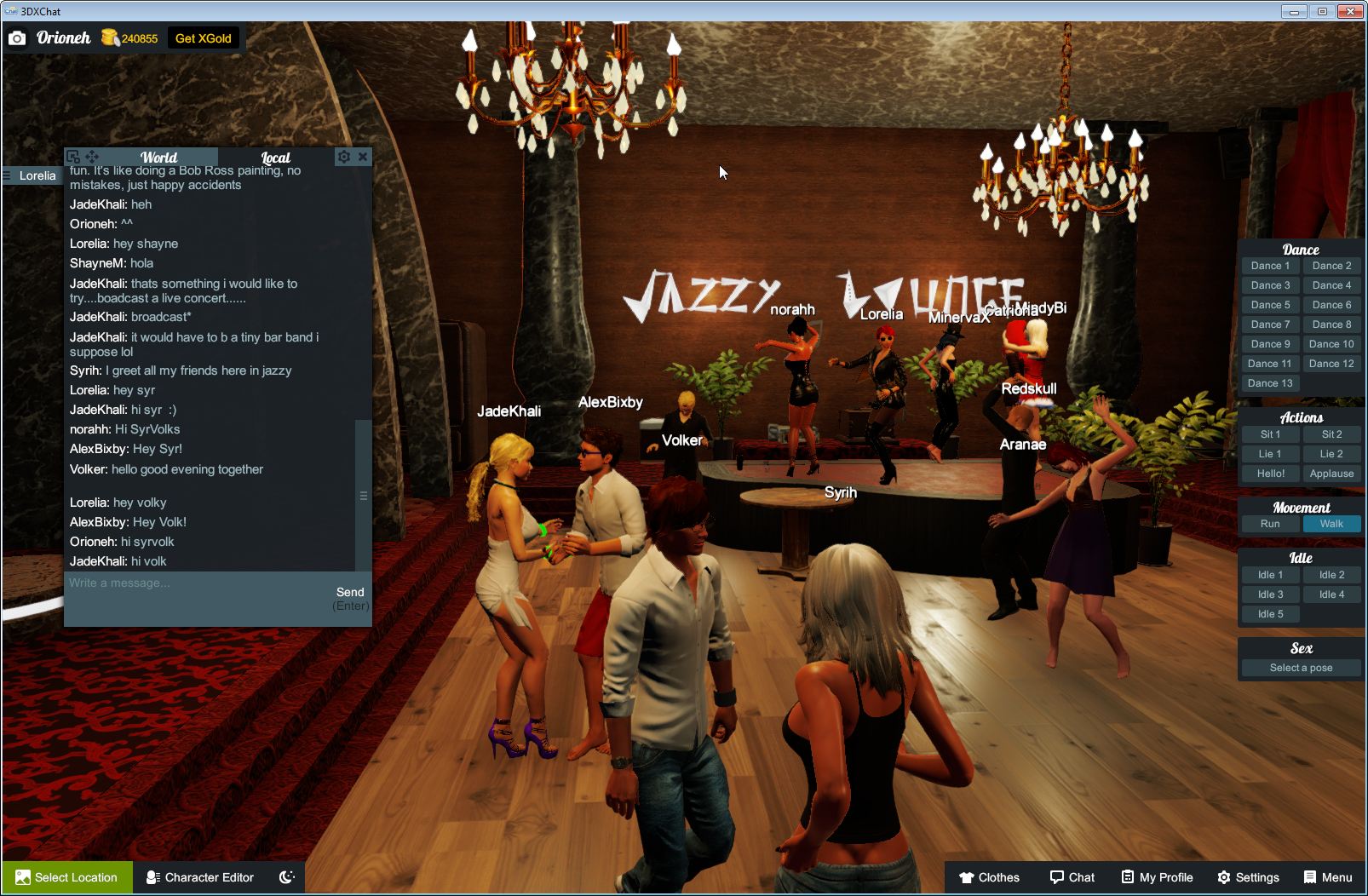This screenshot has height=896, width=1368.
Task: Open the Chat window from bottom bar
Action: click(x=1072, y=877)
